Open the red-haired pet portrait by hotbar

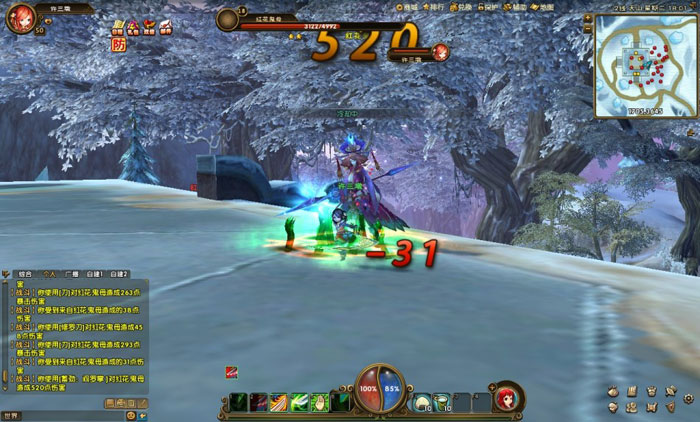click(508, 397)
